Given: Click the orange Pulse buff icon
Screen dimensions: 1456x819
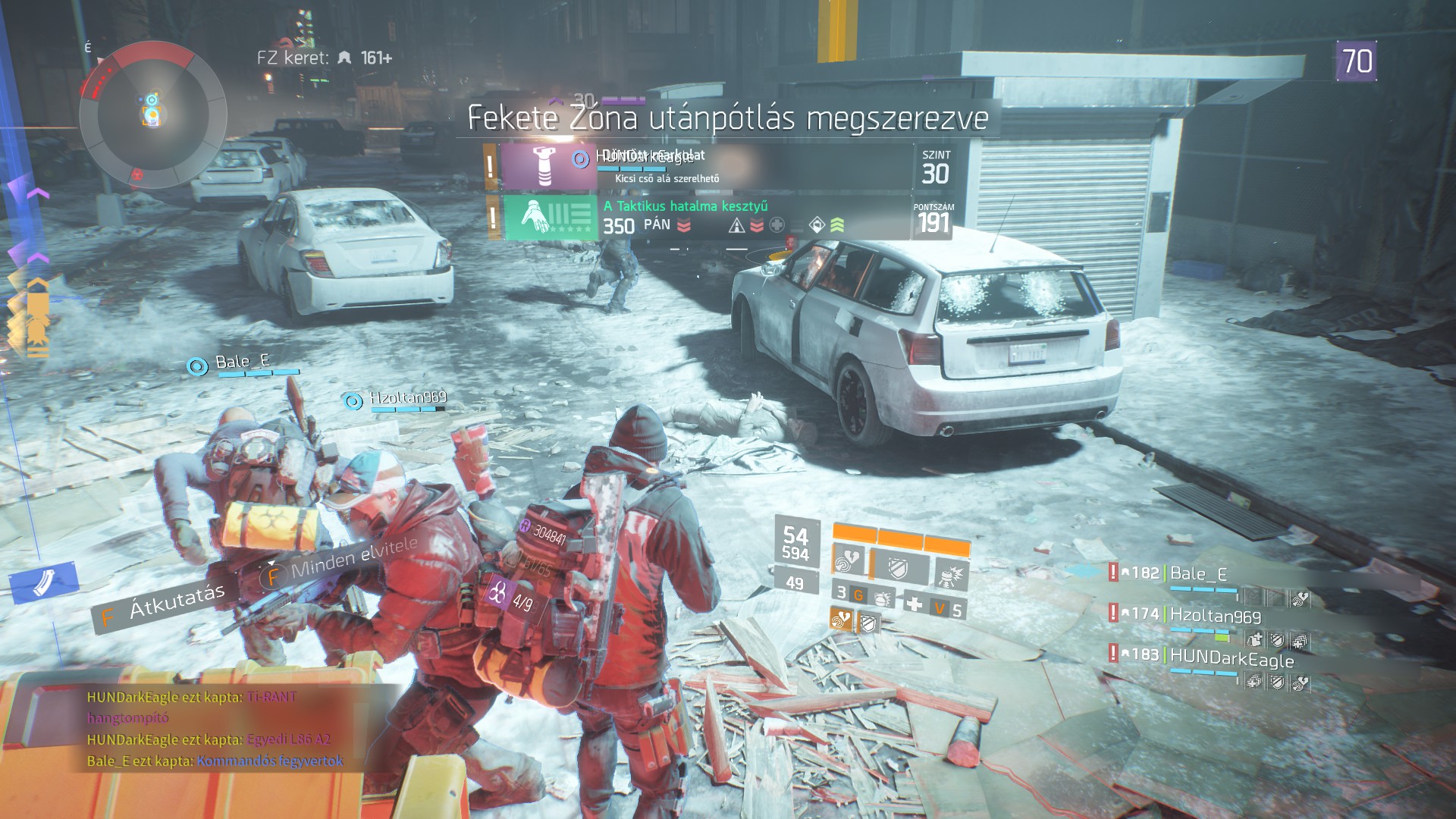Looking at the screenshot, I should coord(841,620).
